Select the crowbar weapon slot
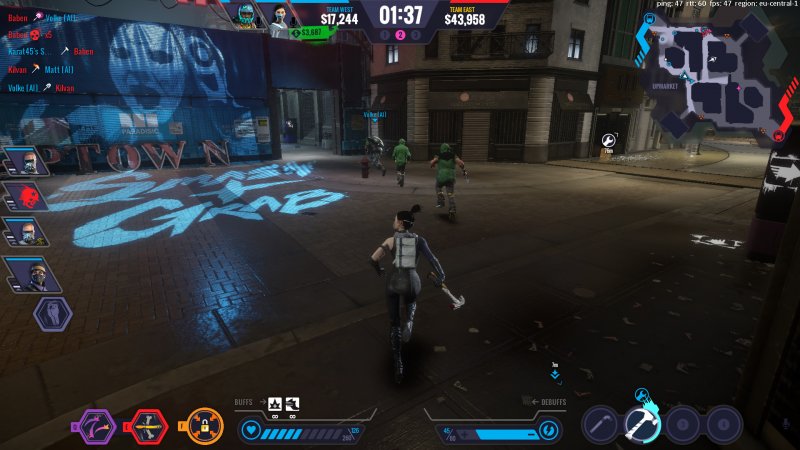Image resolution: width=800 pixels, height=450 pixels. pyautogui.click(x=601, y=424)
